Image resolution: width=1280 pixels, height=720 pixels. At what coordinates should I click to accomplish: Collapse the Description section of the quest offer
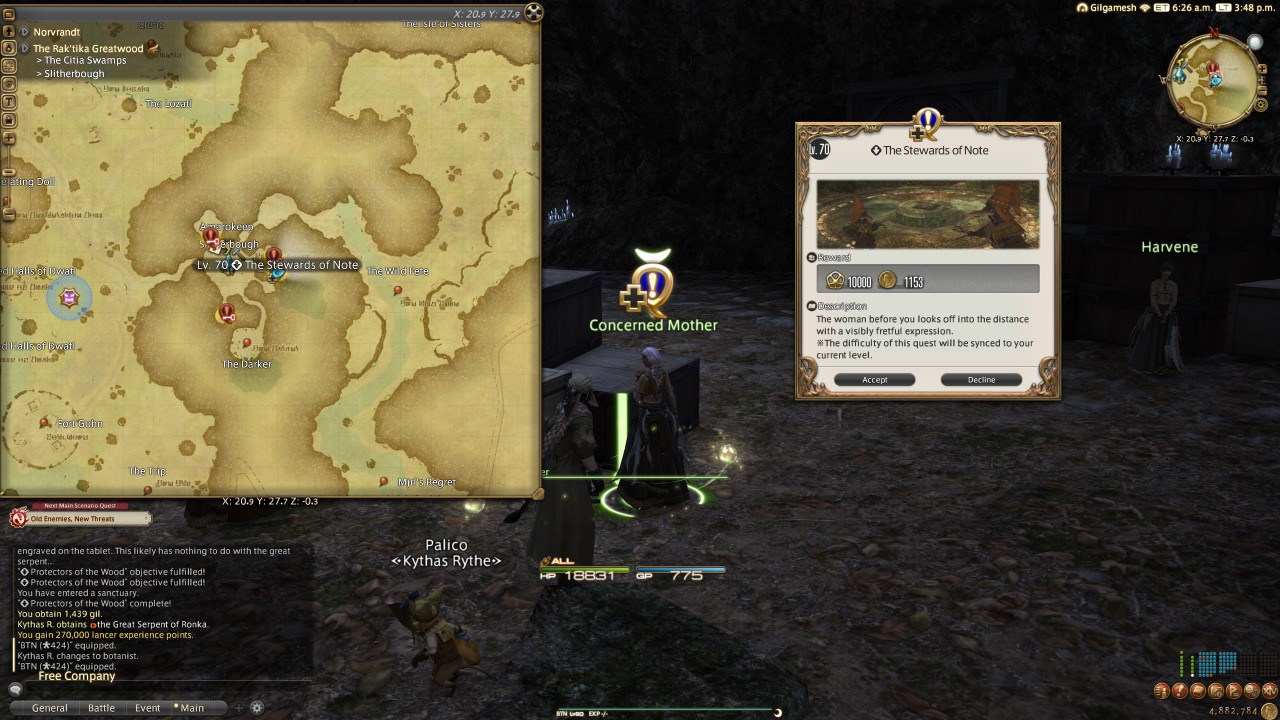pyautogui.click(x=810, y=304)
